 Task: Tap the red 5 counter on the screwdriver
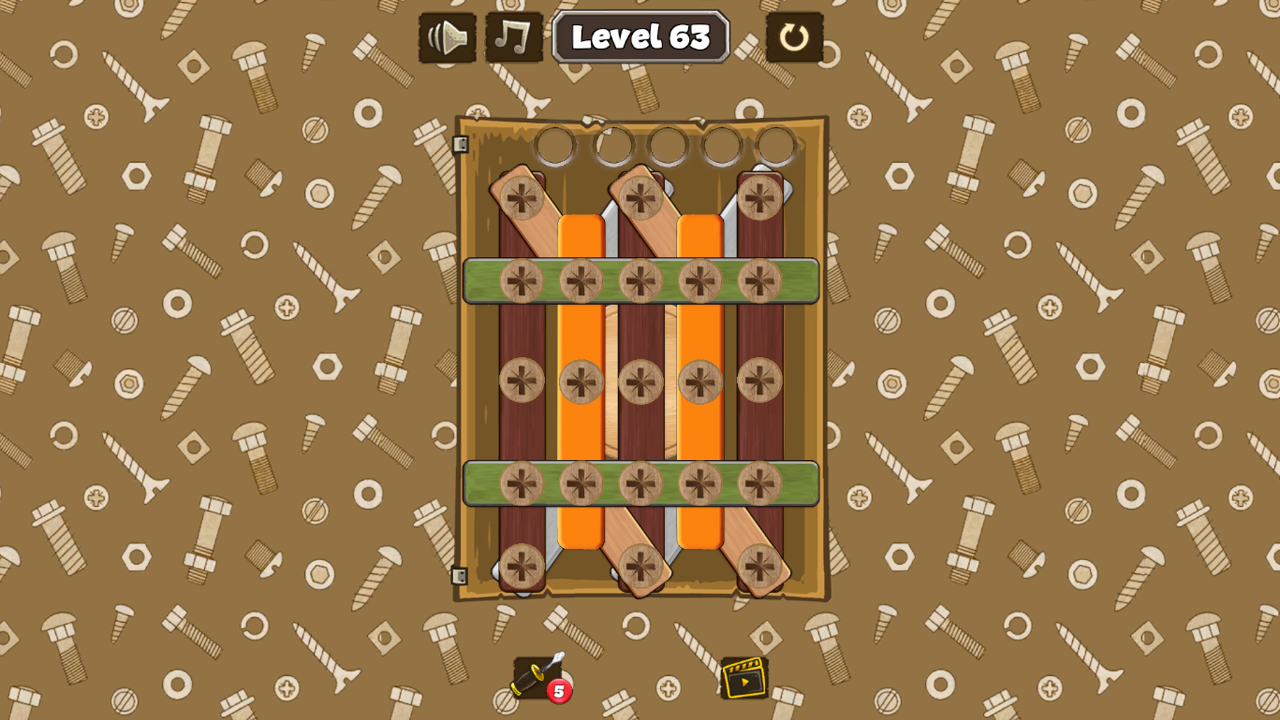coord(558,690)
